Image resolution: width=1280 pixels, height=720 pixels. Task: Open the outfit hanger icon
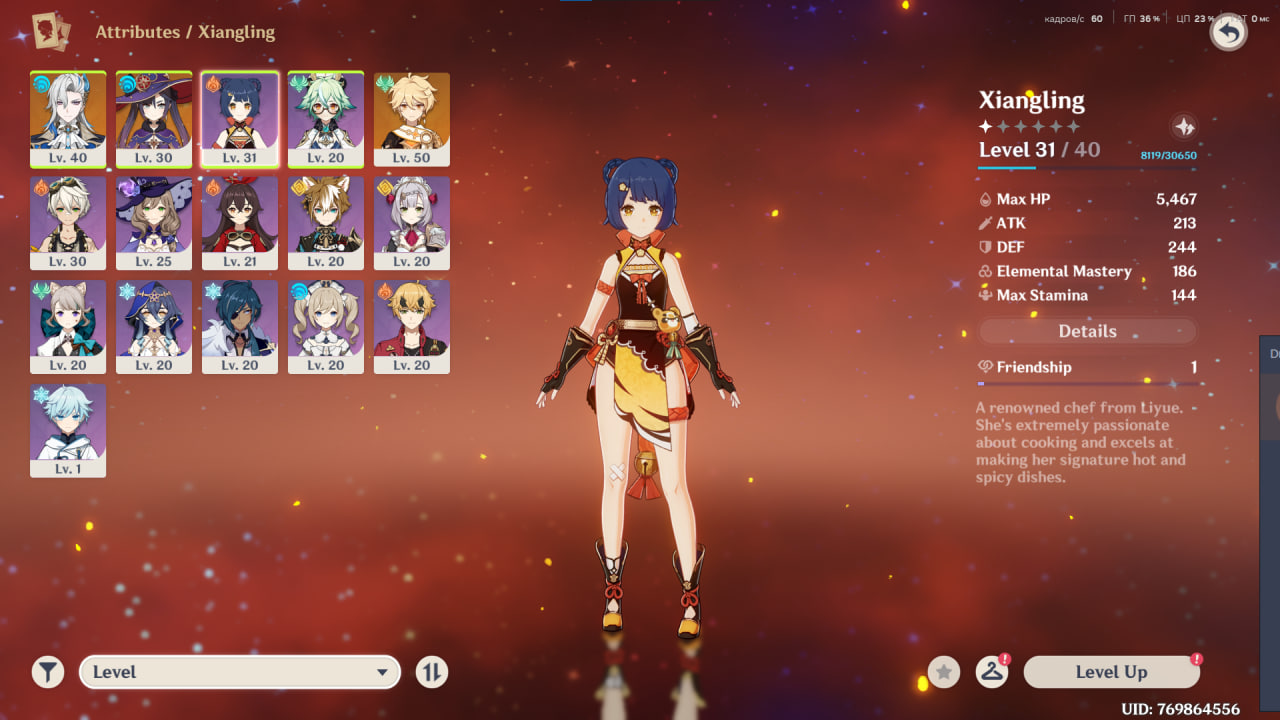pyautogui.click(x=991, y=672)
